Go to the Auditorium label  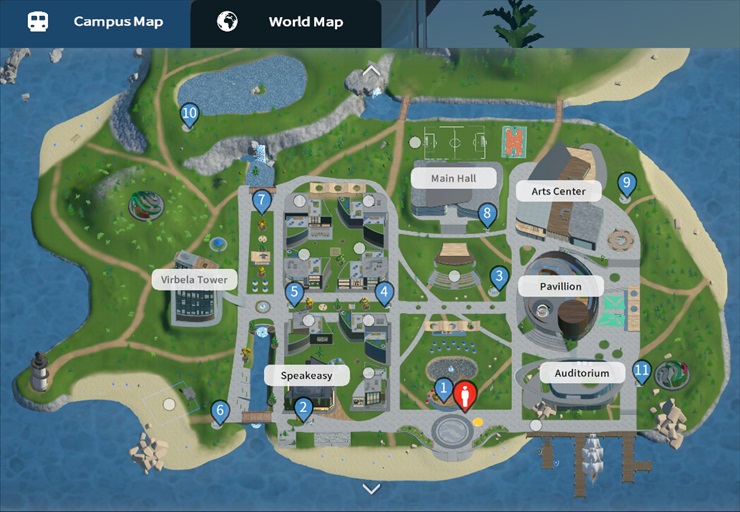[582, 373]
